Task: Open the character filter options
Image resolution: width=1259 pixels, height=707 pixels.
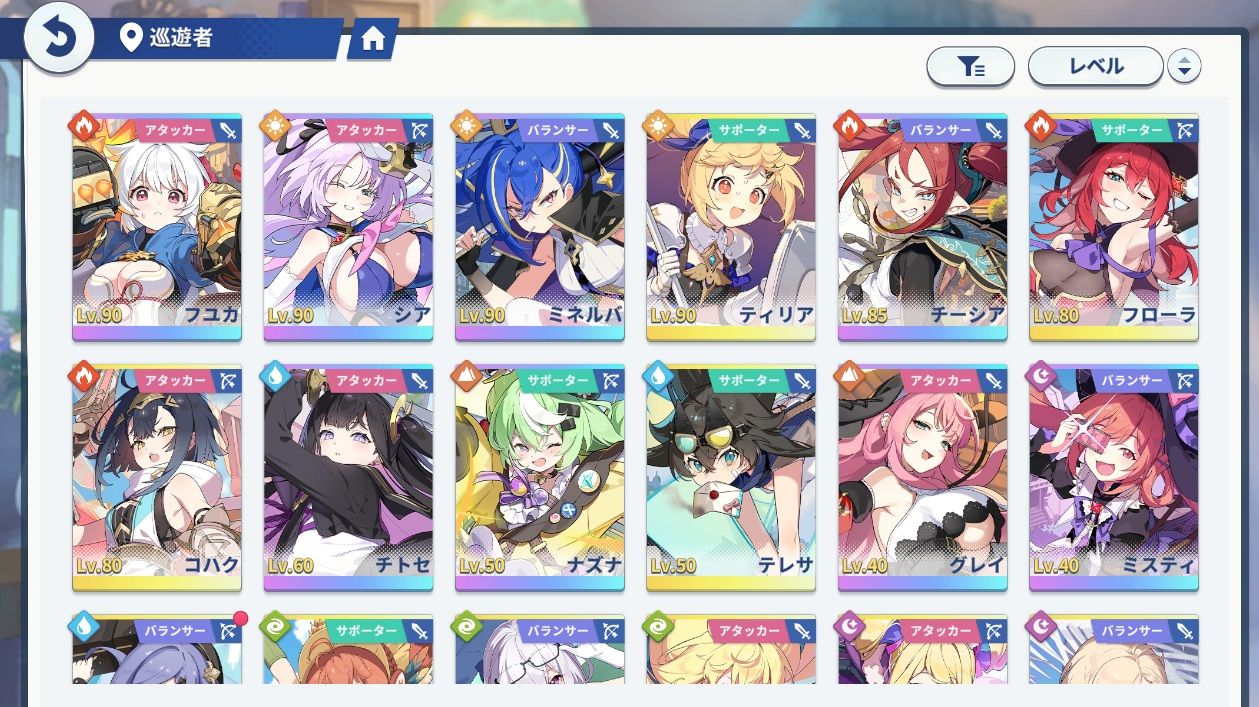Action: (x=970, y=67)
